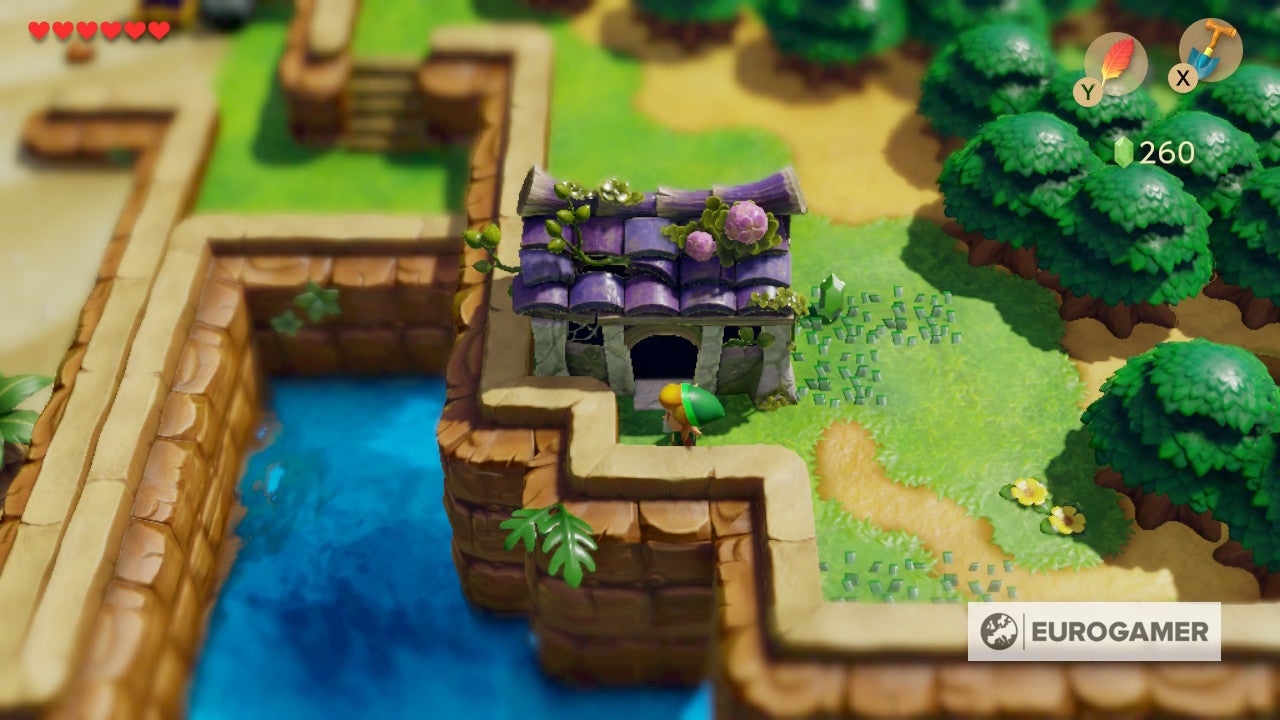Click the yellow flowers near the dirt path
1280x720 pixels.
tap(1045, 505)
